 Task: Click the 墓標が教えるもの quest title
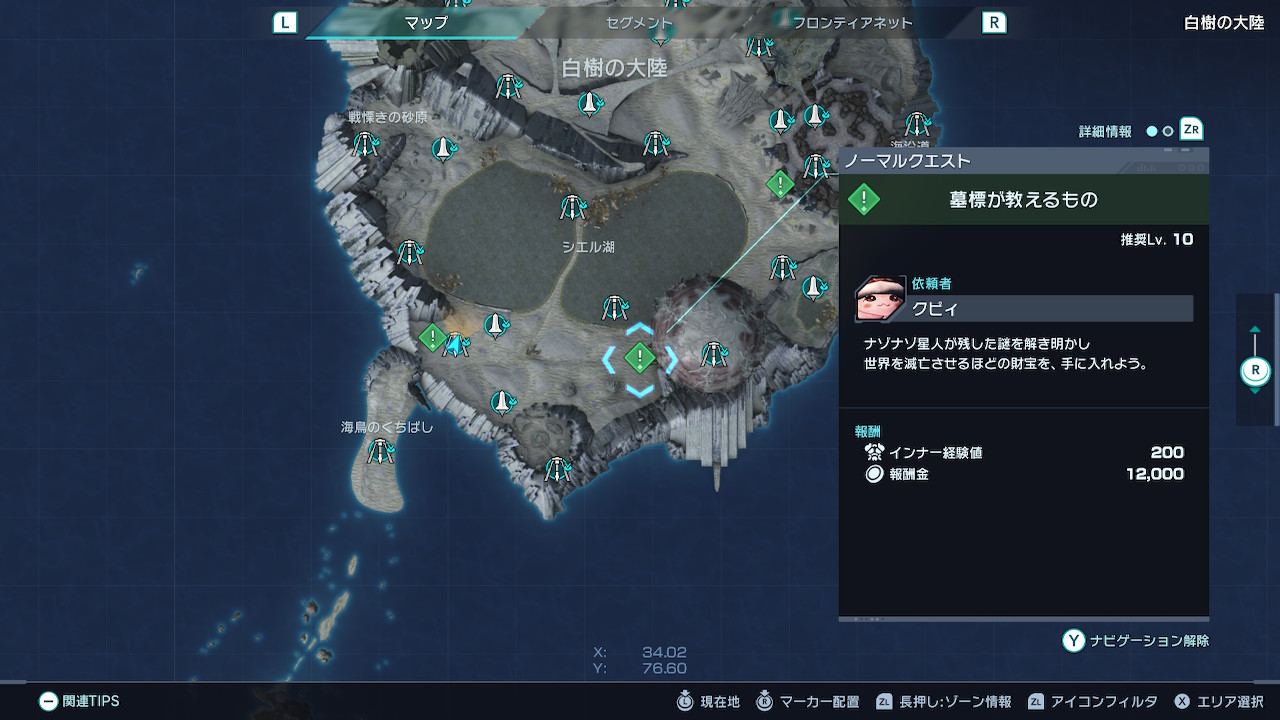point(1023,200)
